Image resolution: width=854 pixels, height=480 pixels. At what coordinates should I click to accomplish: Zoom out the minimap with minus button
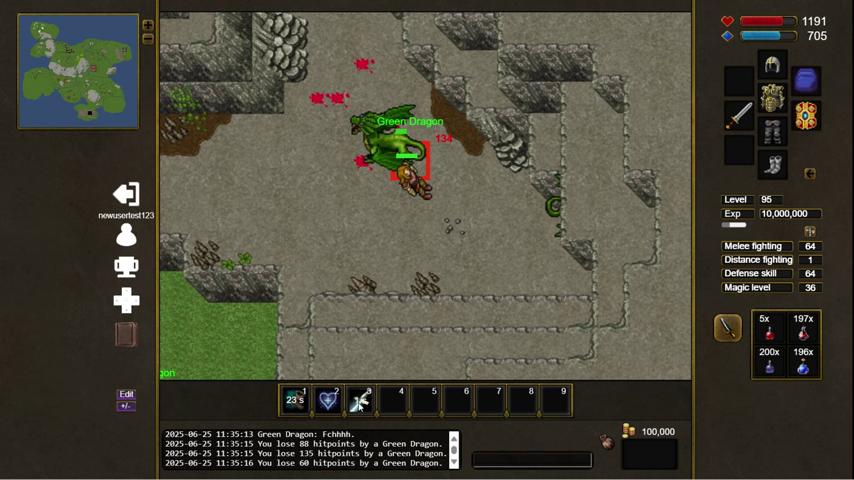148,39
